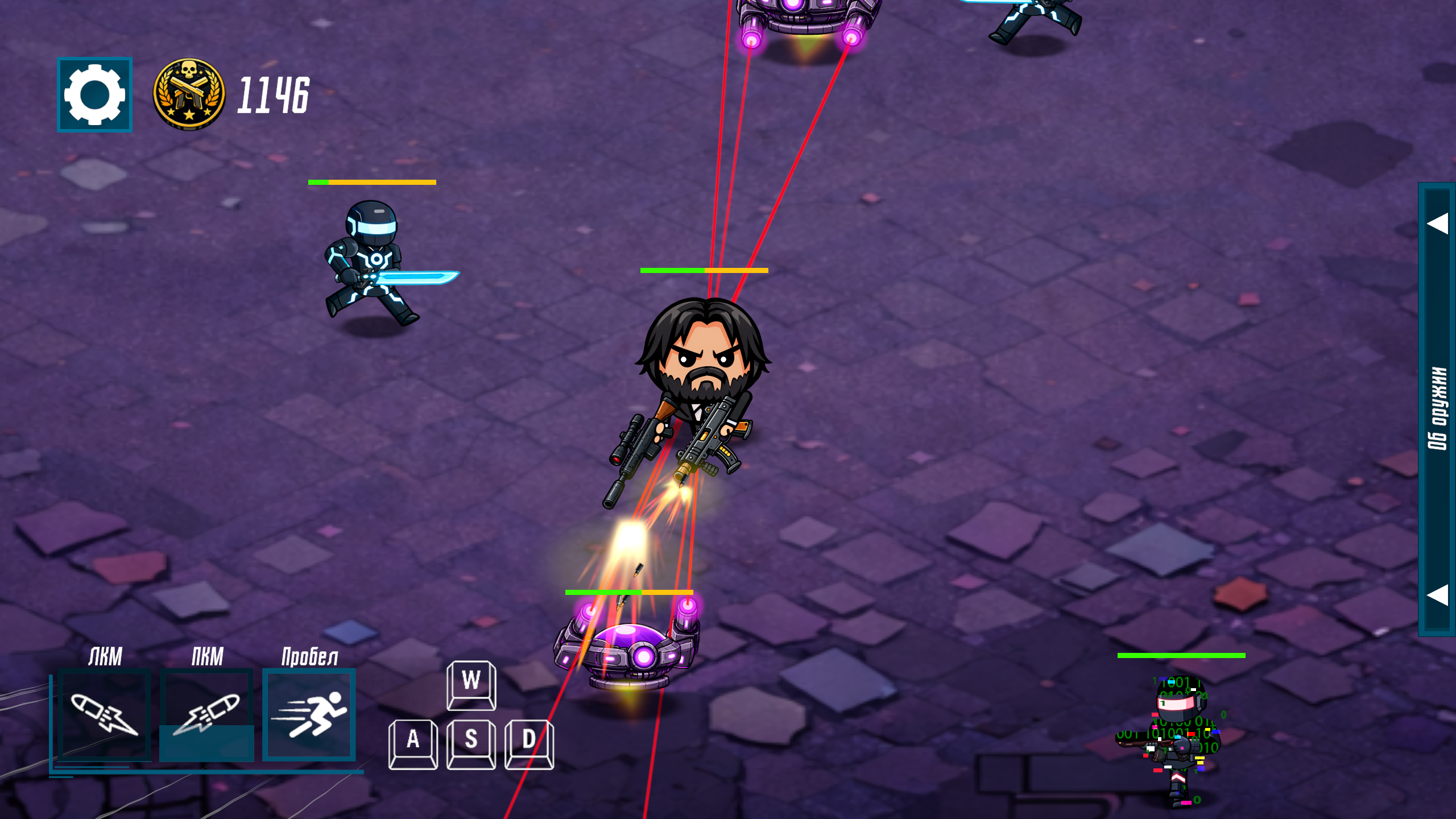
Task: Activate the ПКМ secondary shot ability
Action: pos(206,714)
